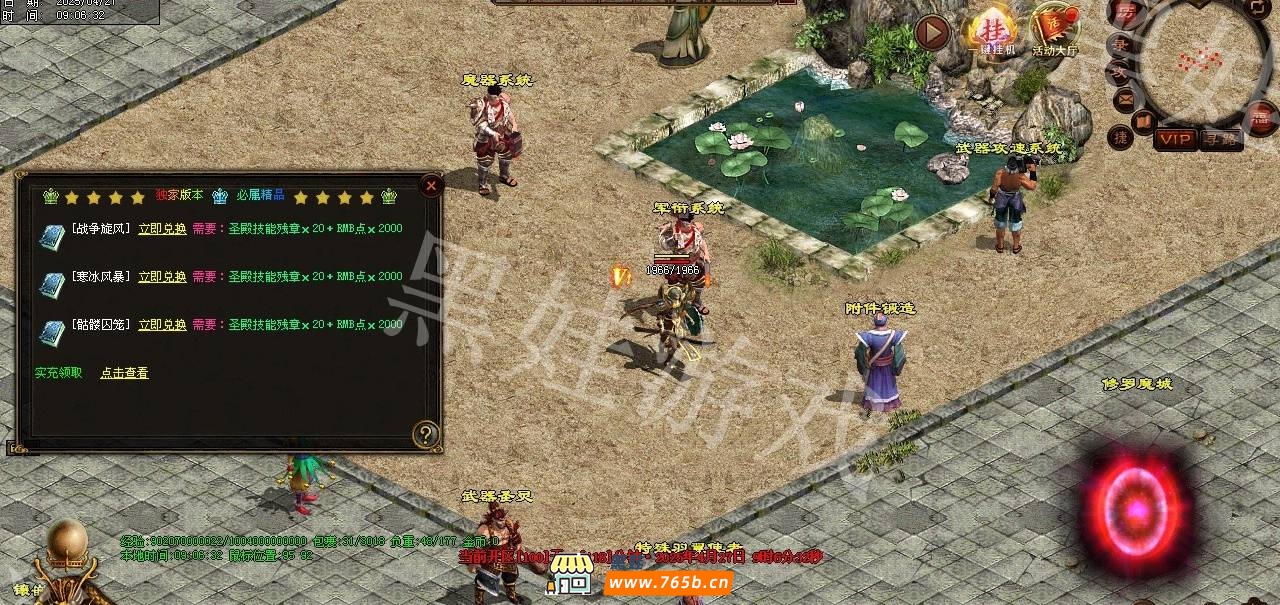Open the question mark help button
1280x605 pixels.
(426, 434)
